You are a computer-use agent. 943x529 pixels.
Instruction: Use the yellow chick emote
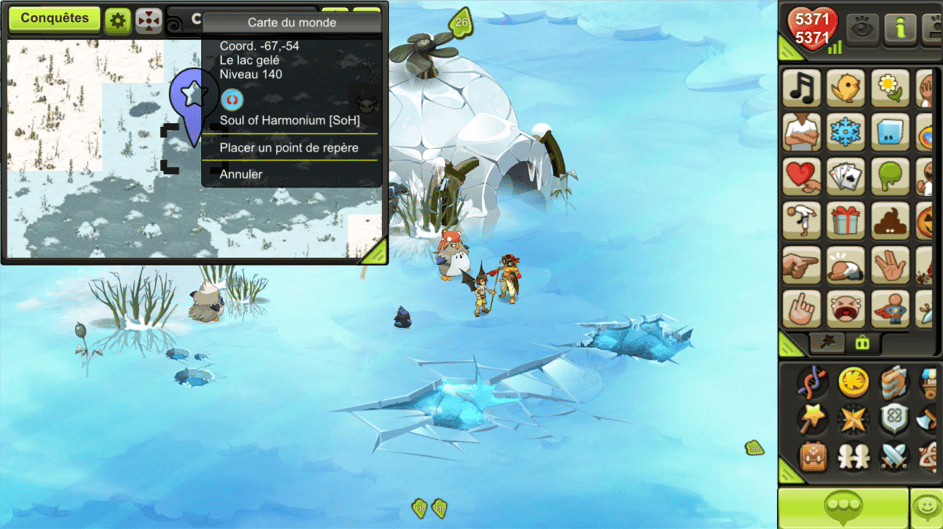[845, 88]
